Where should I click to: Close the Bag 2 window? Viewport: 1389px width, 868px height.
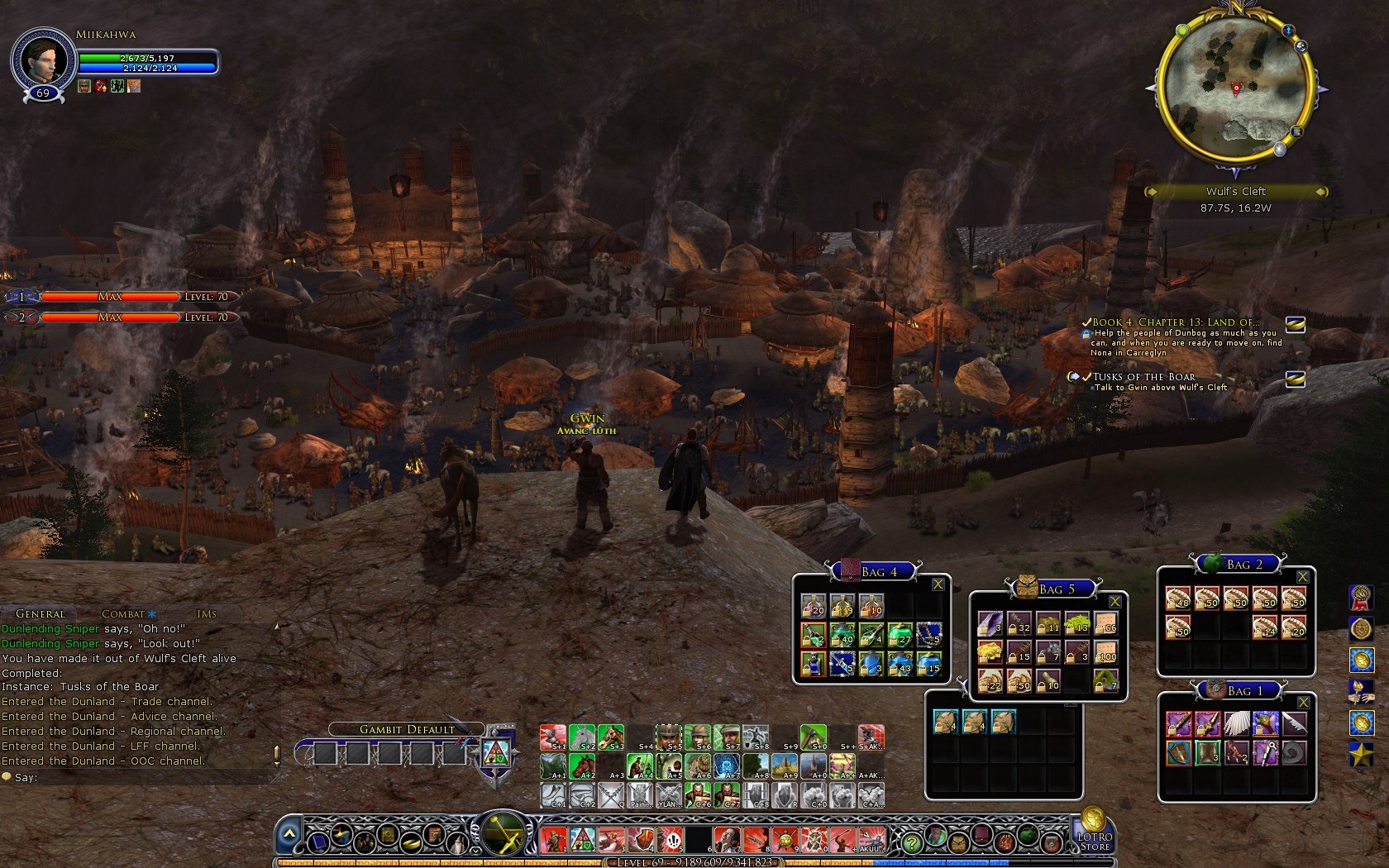1303,577
